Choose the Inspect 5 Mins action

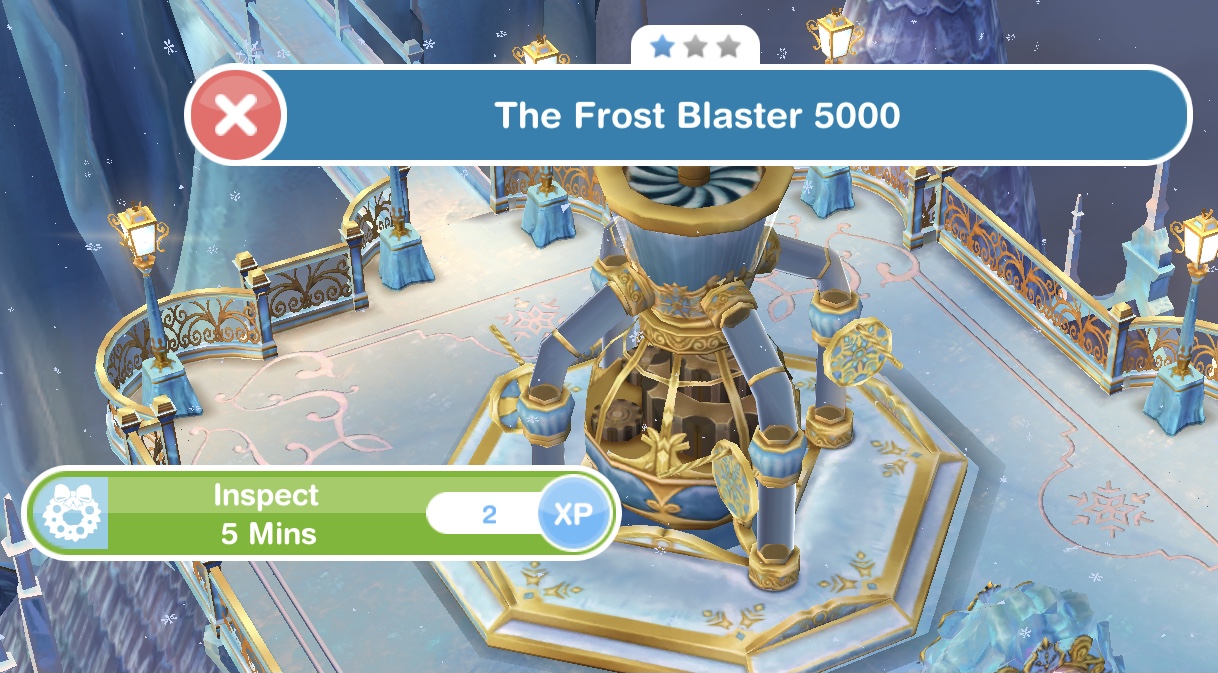click(268, 514)
